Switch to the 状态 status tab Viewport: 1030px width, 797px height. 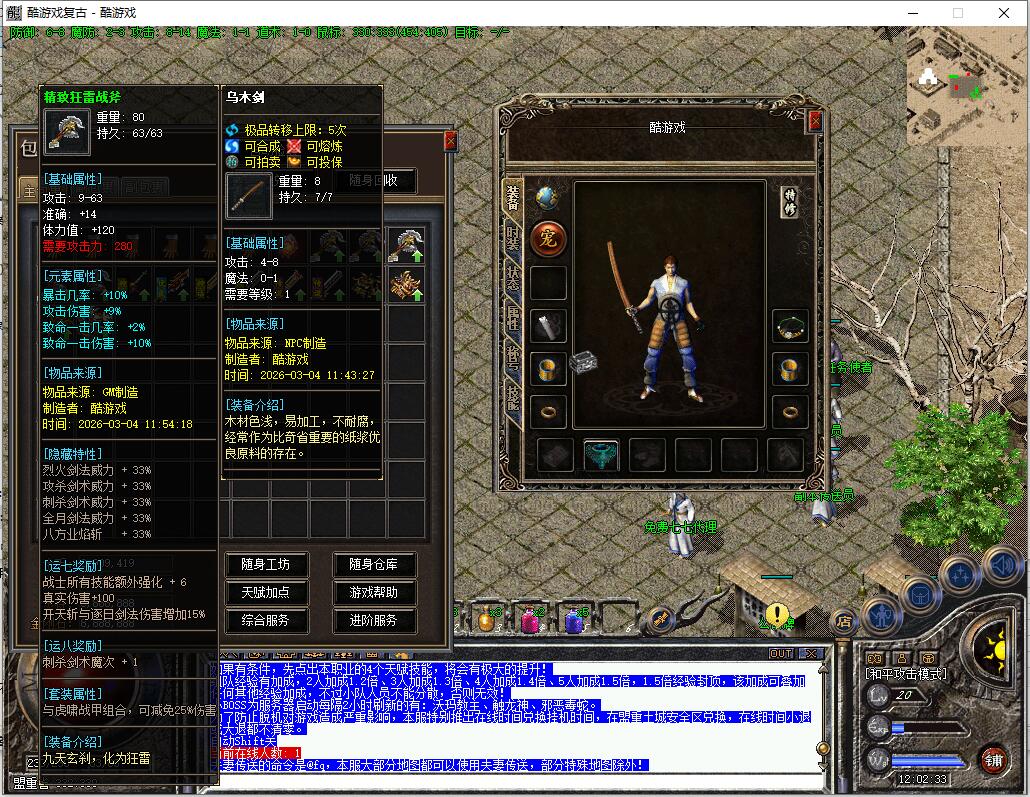coord(513,282)
